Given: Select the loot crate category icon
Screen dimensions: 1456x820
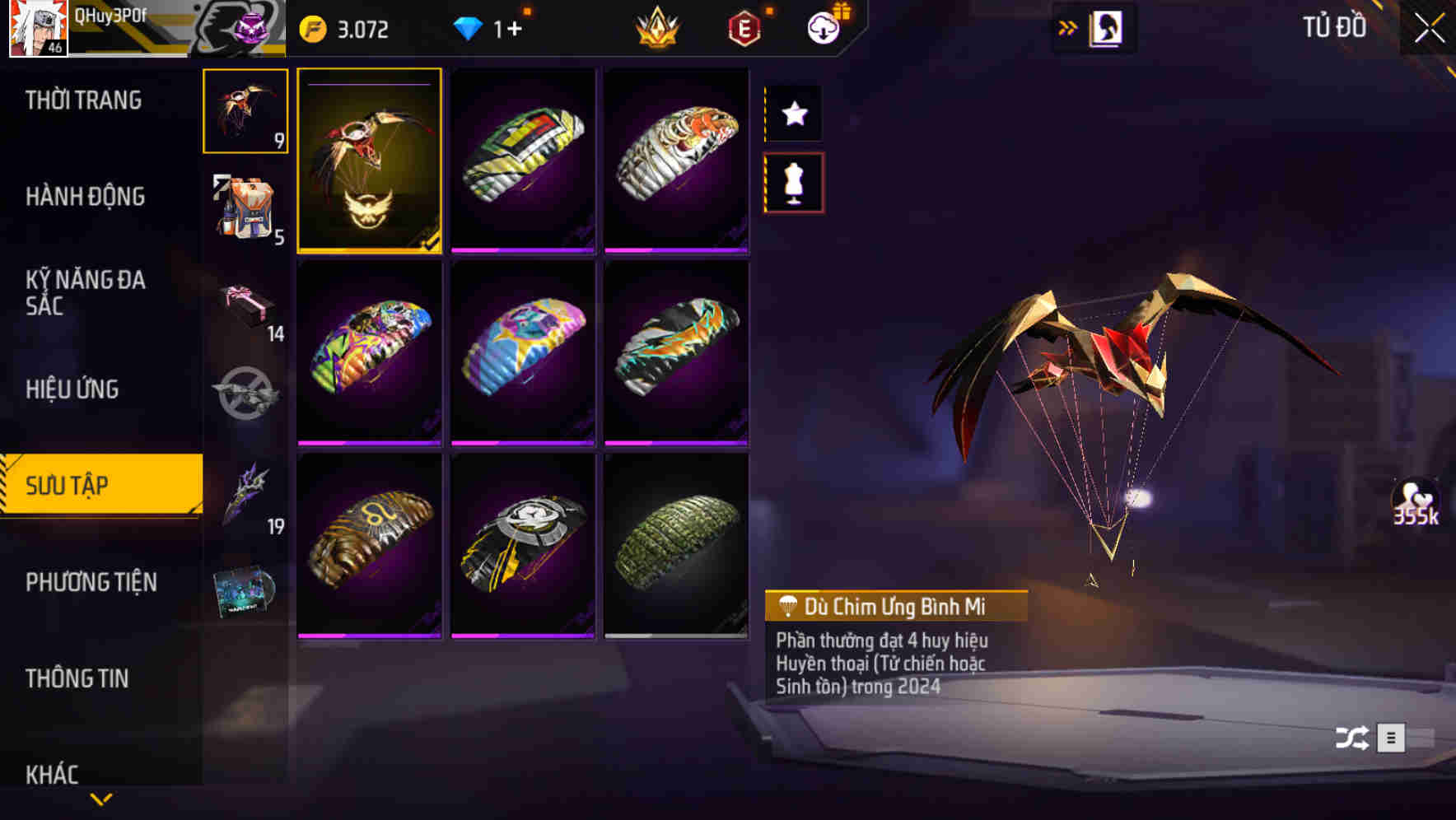Looking at the screenshot, I should [244, 395].
